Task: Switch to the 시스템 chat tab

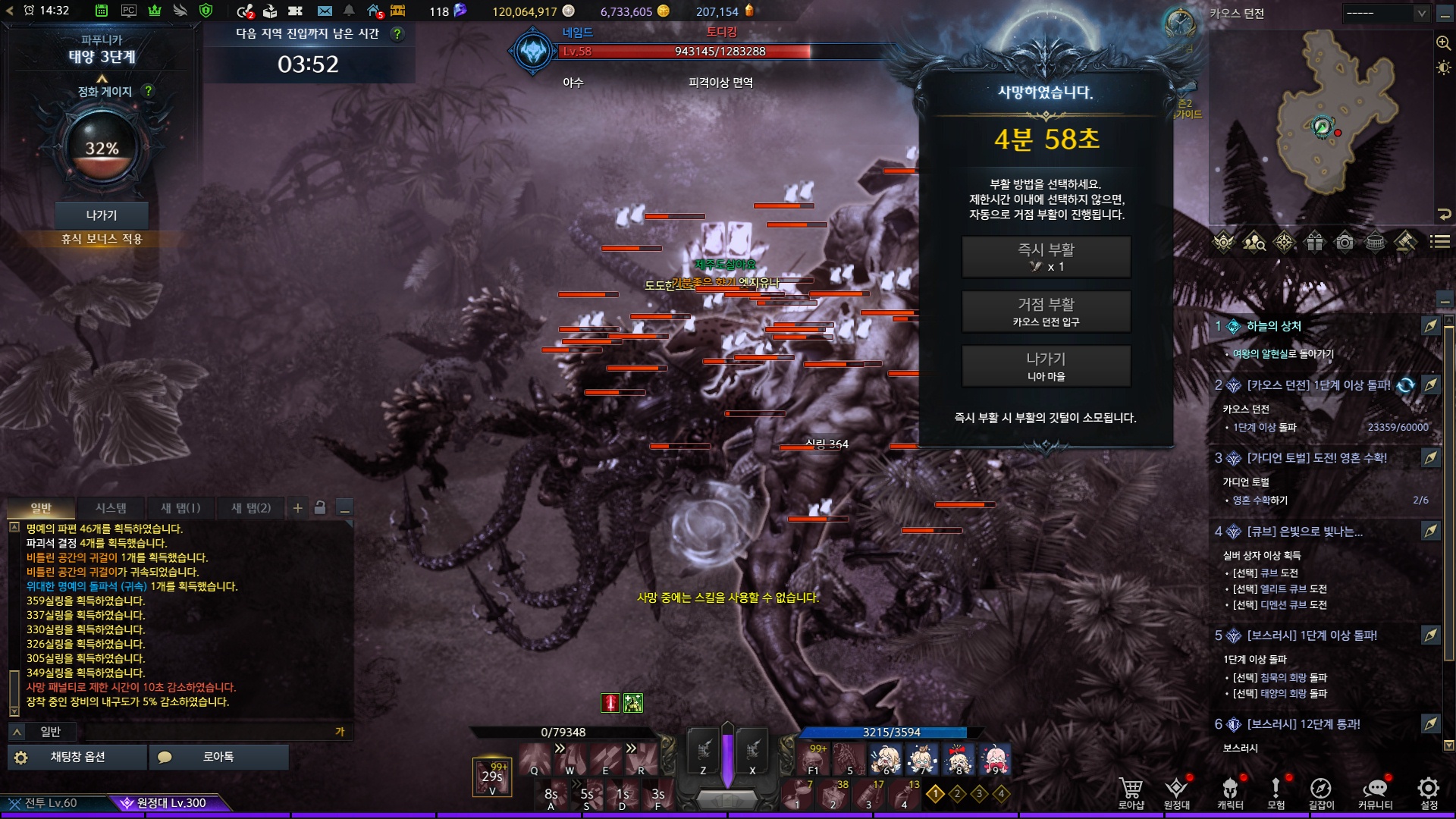Action: tap(111, 508)
